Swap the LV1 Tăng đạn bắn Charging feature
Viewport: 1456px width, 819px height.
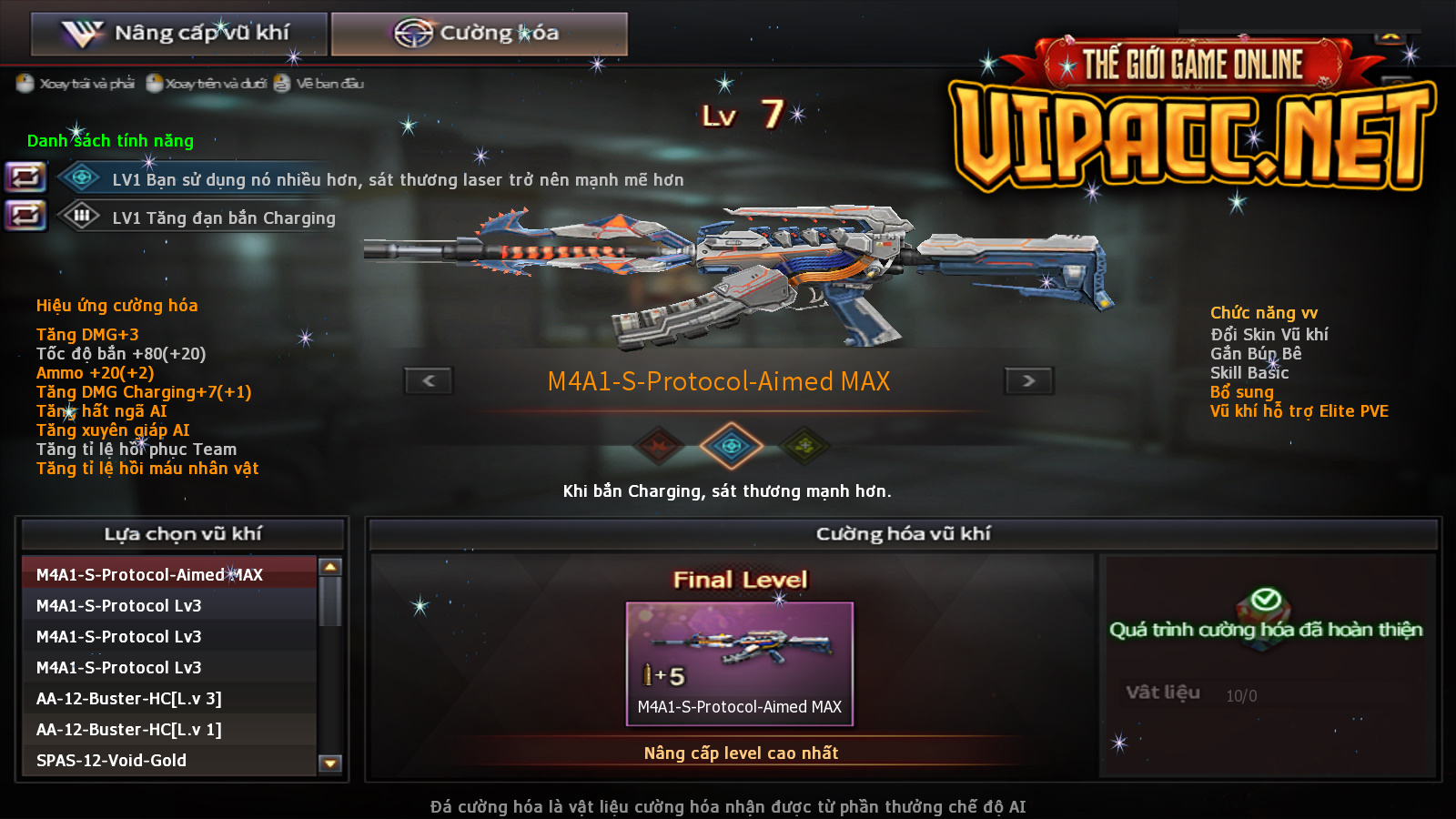tap(25, 216)
